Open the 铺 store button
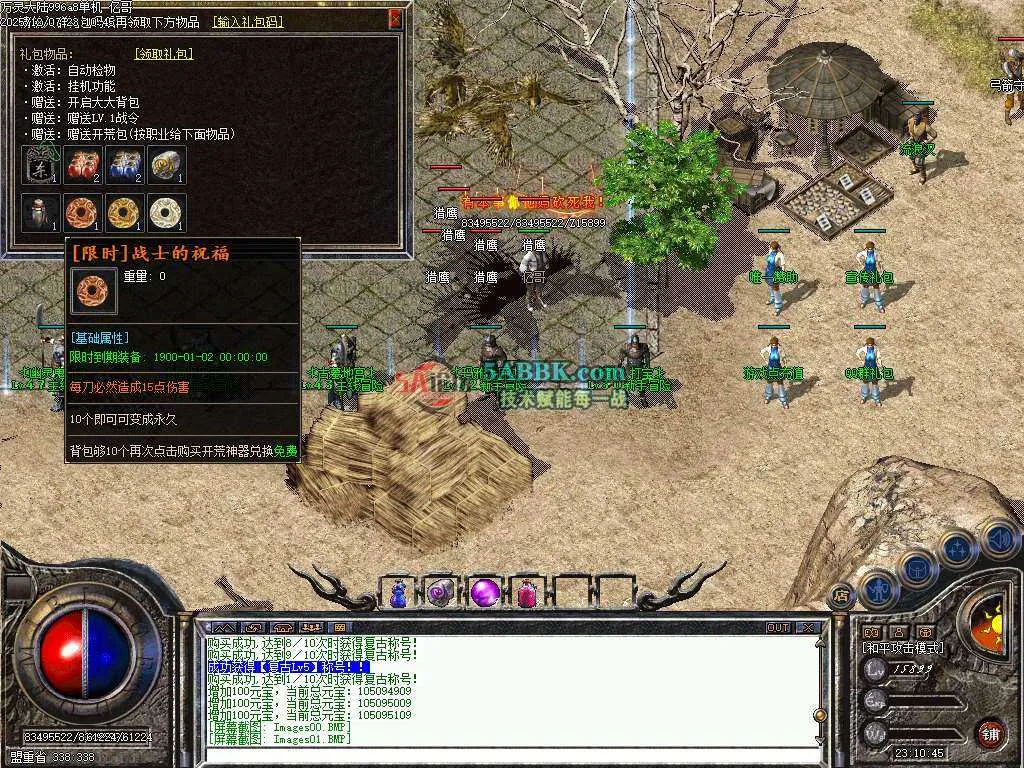This screenshot has height=768, width=1024. (990, 733)
